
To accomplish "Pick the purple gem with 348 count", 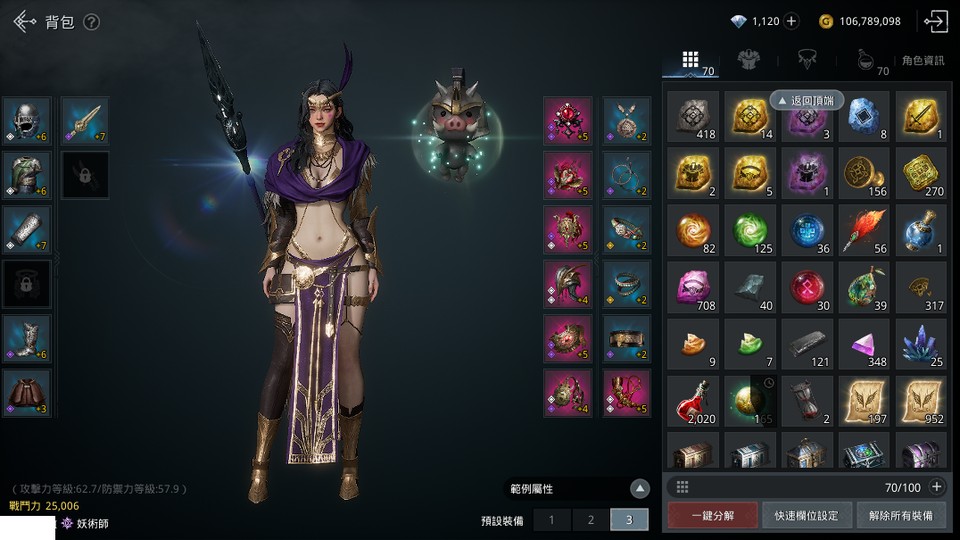I will (x=863, y=344).
